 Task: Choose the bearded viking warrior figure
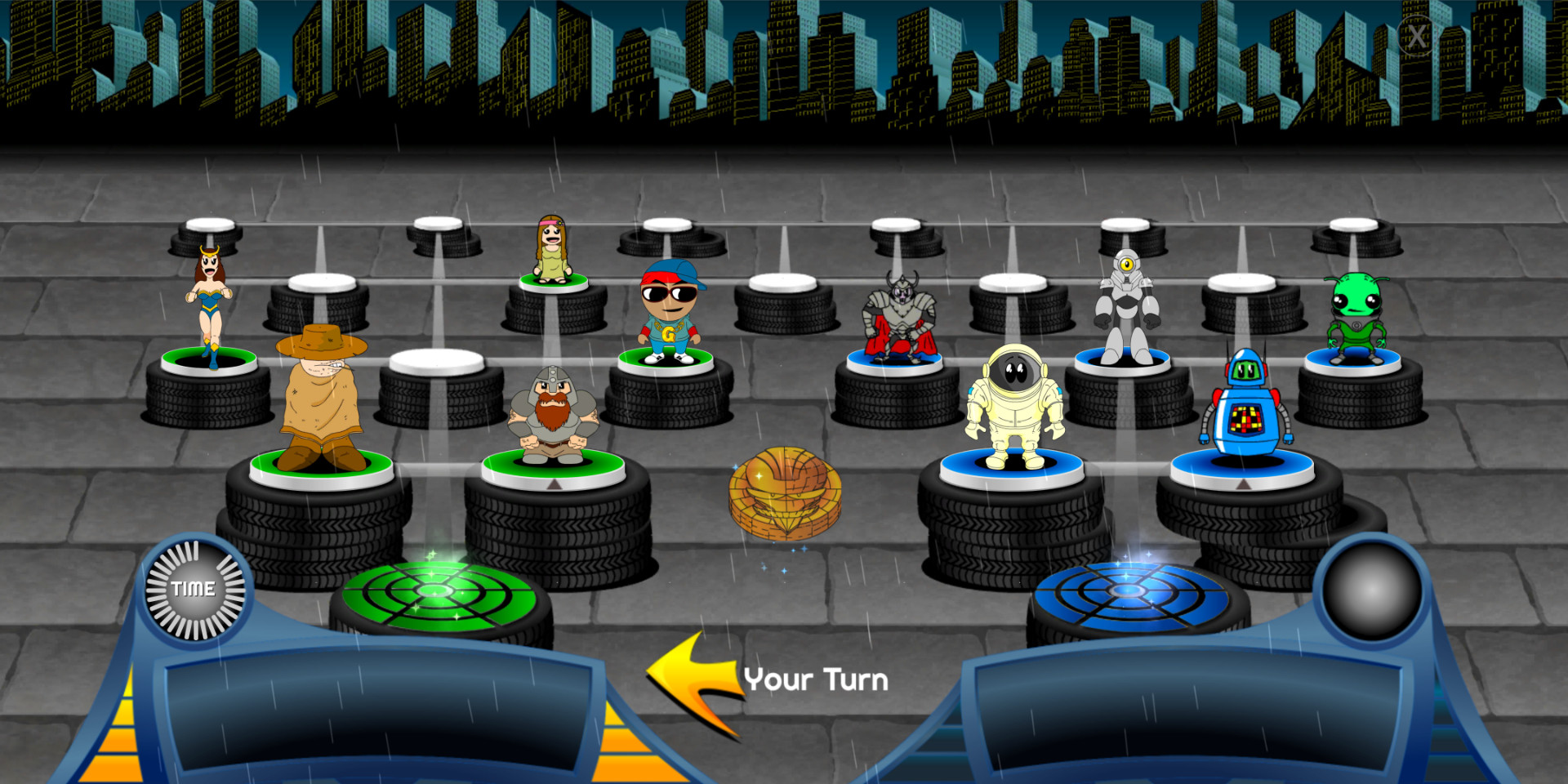coord(555,412)
